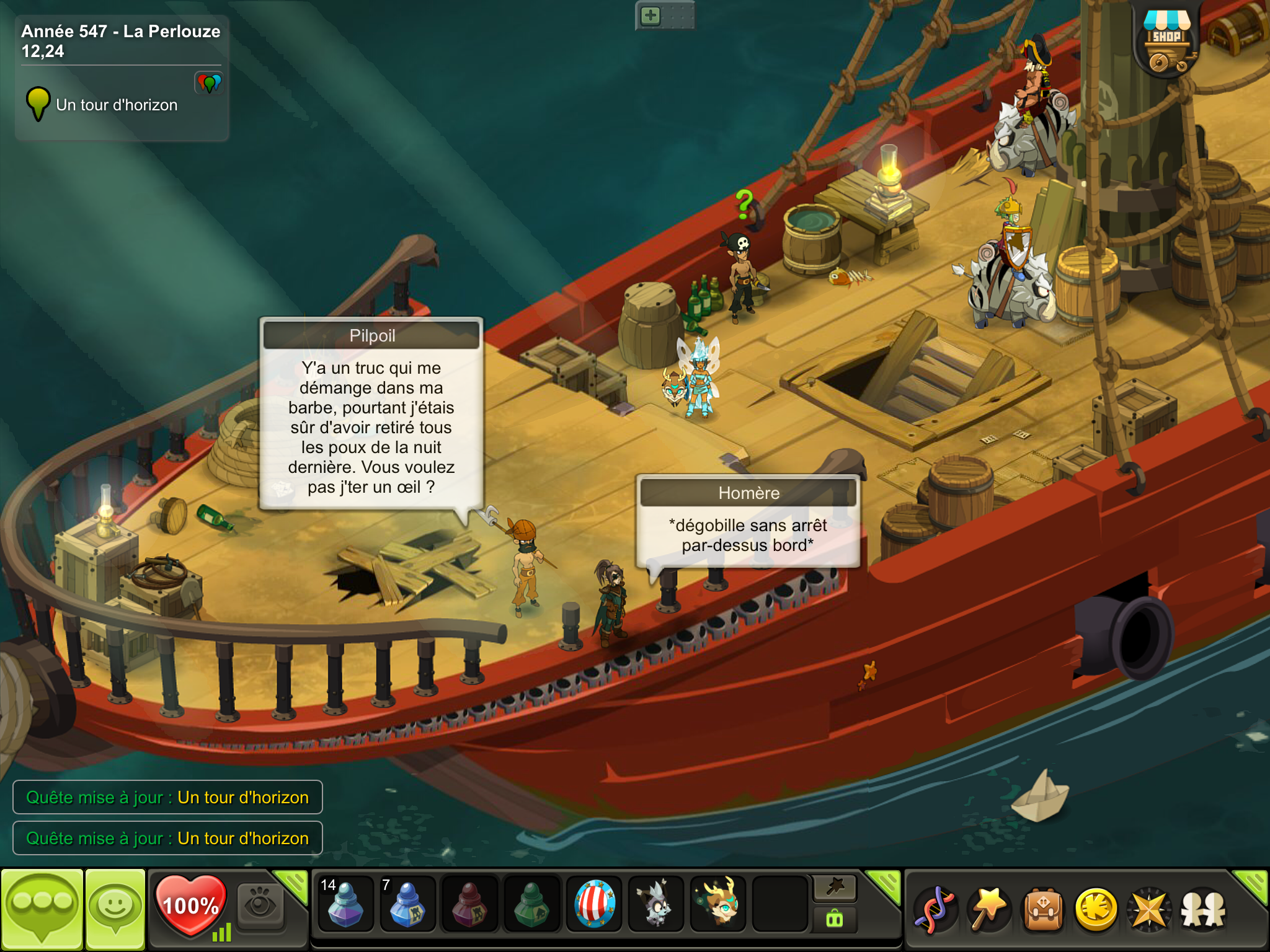Open the backpack inventory
1270x952 pixels.
1043,909
